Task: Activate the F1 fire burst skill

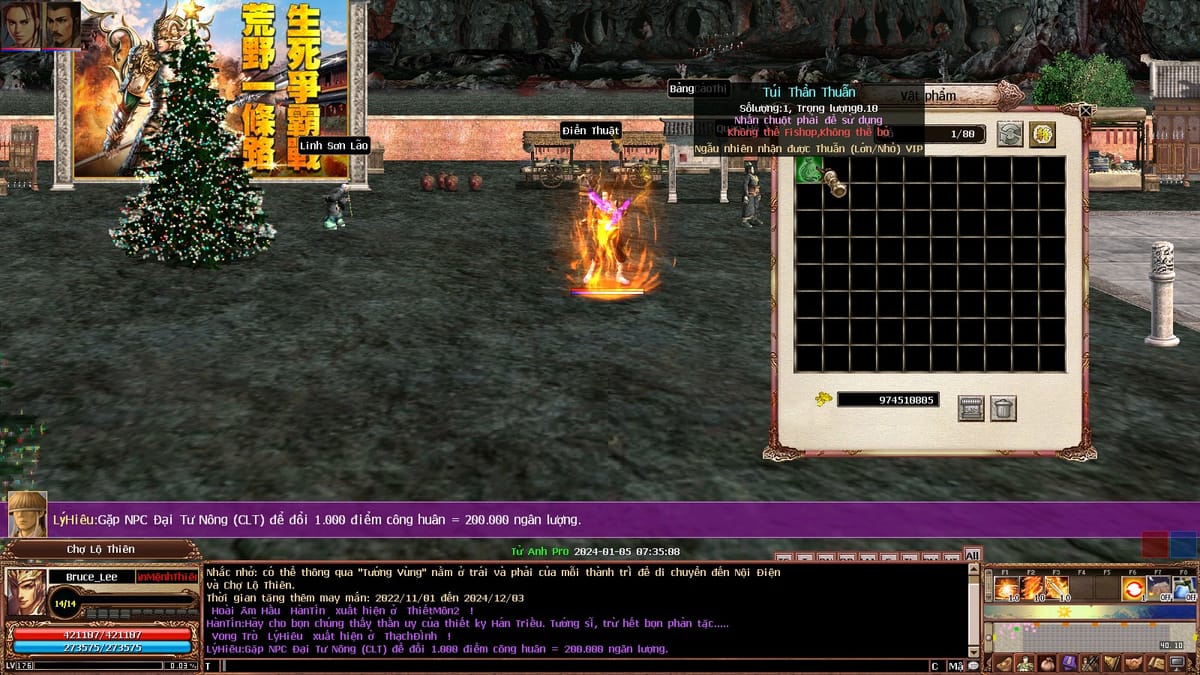Action: click(x=1006, y=588)
